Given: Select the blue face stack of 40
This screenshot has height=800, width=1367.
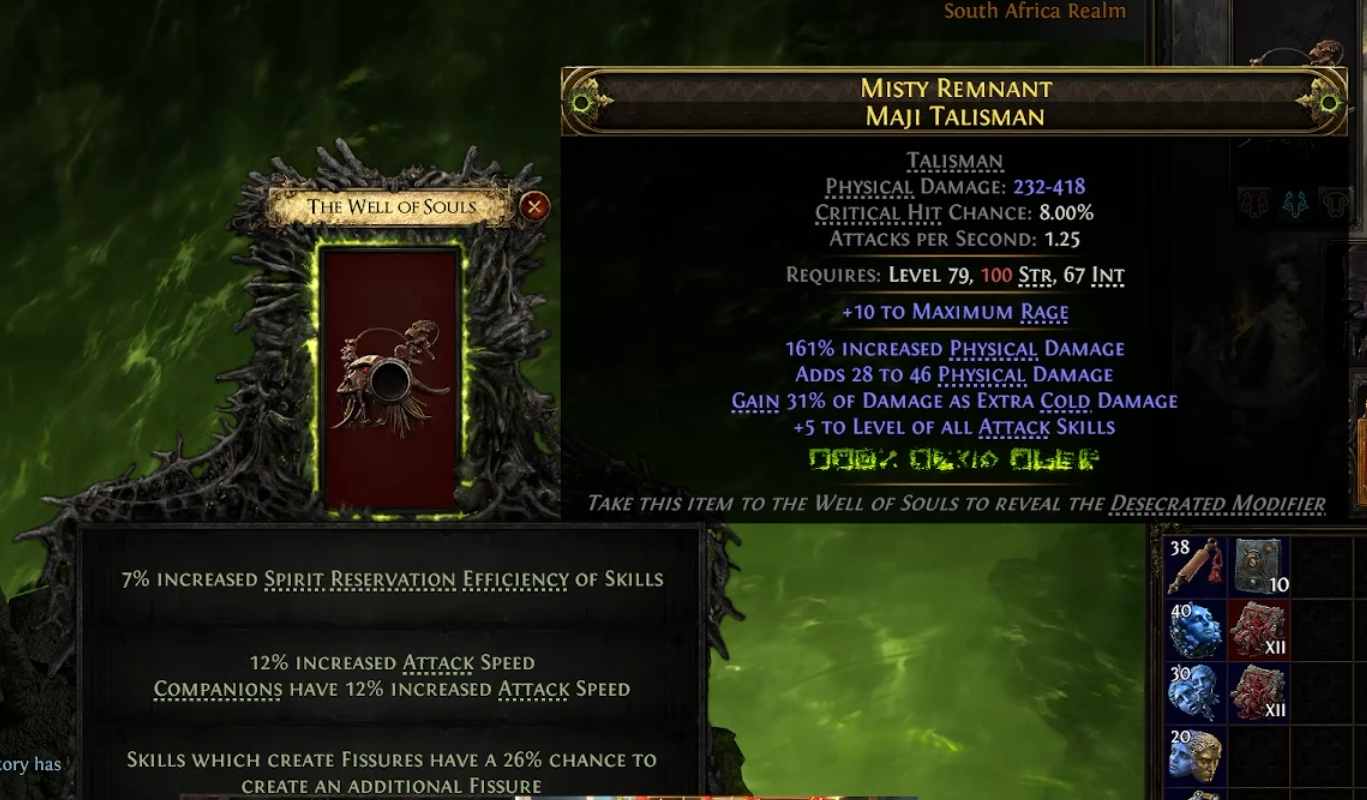Looking at the screenshot, I should pyautogui.click(x=1196, y=630).
